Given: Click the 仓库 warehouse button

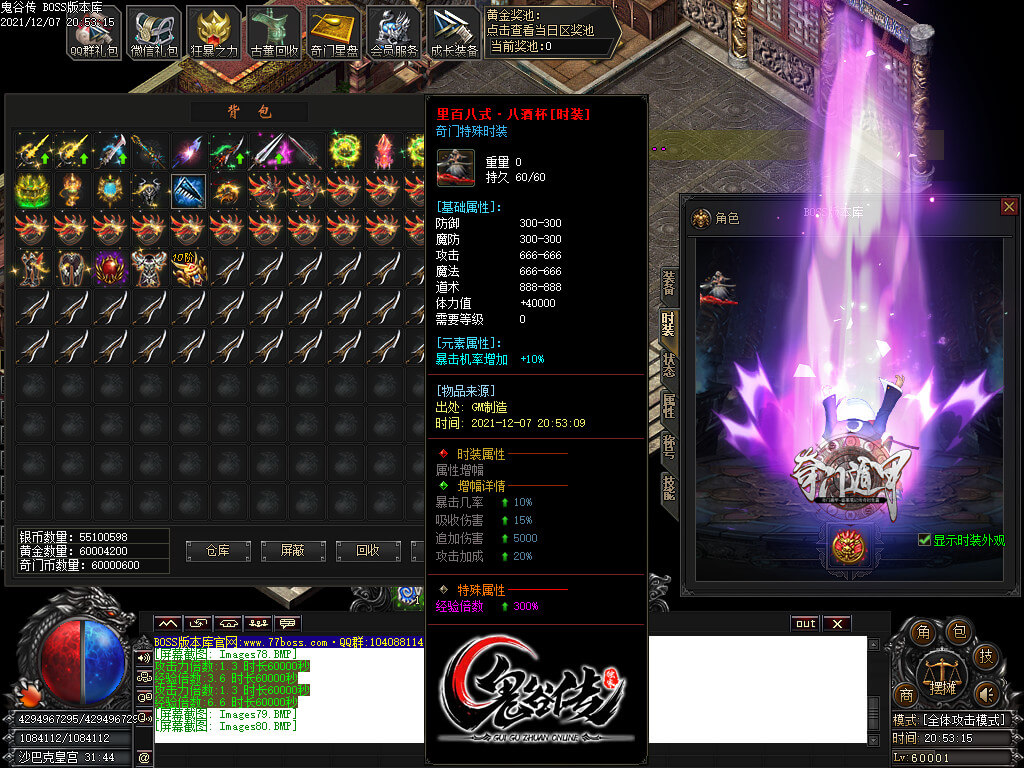Looking at the screenshot, I should (x=218, y=550).
